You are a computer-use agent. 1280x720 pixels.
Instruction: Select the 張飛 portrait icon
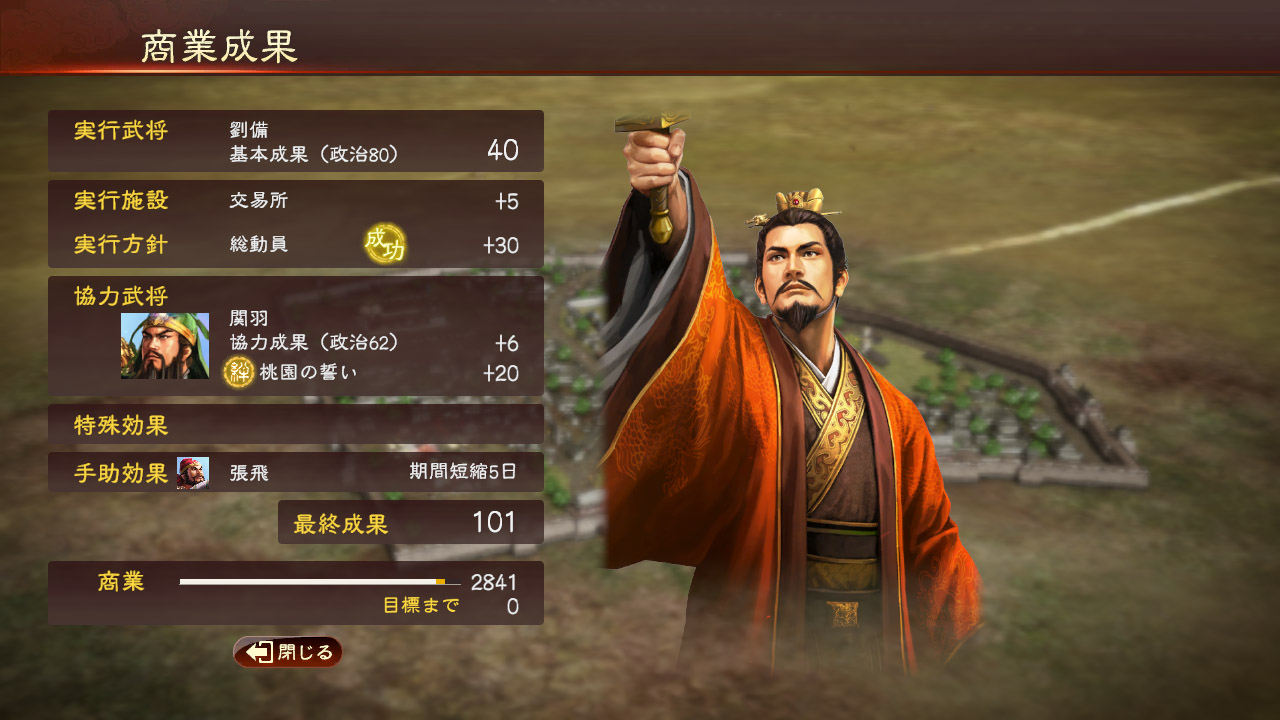click(194, 471)
